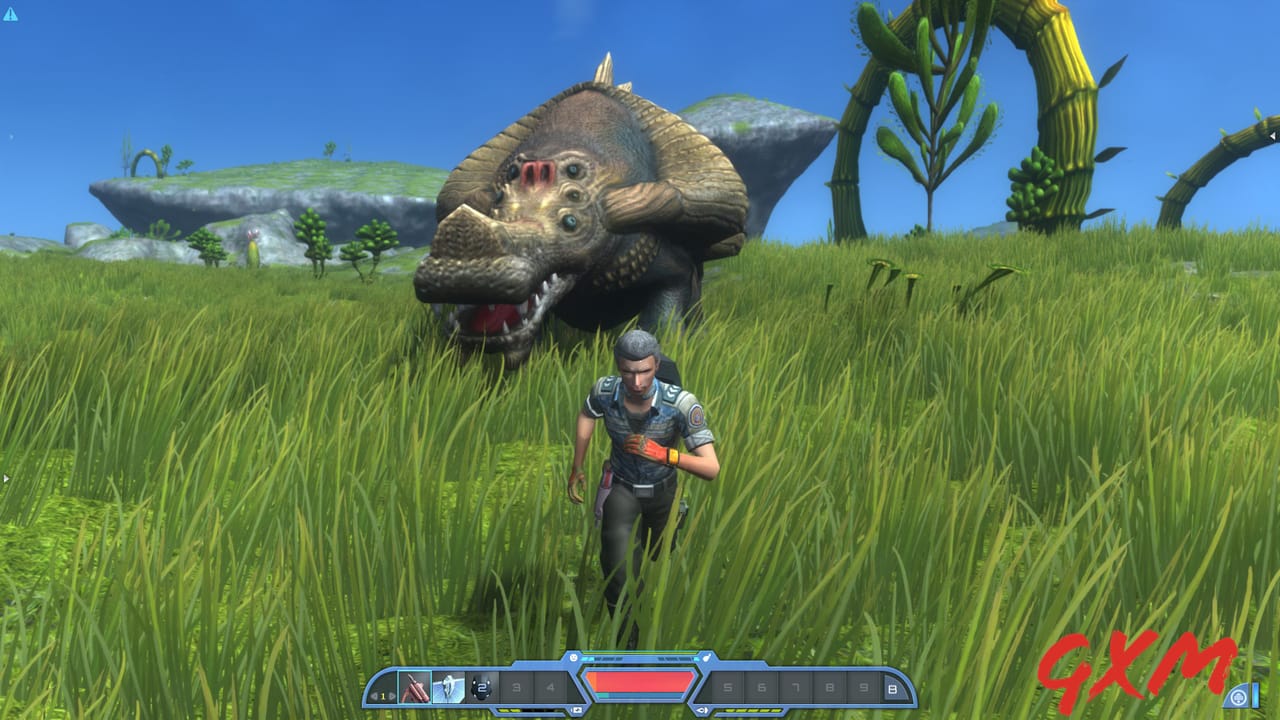Toggle open the arrow on the left screen edge
The height and width of the screenshot is (720, 1280).
[x=5, y=478]
